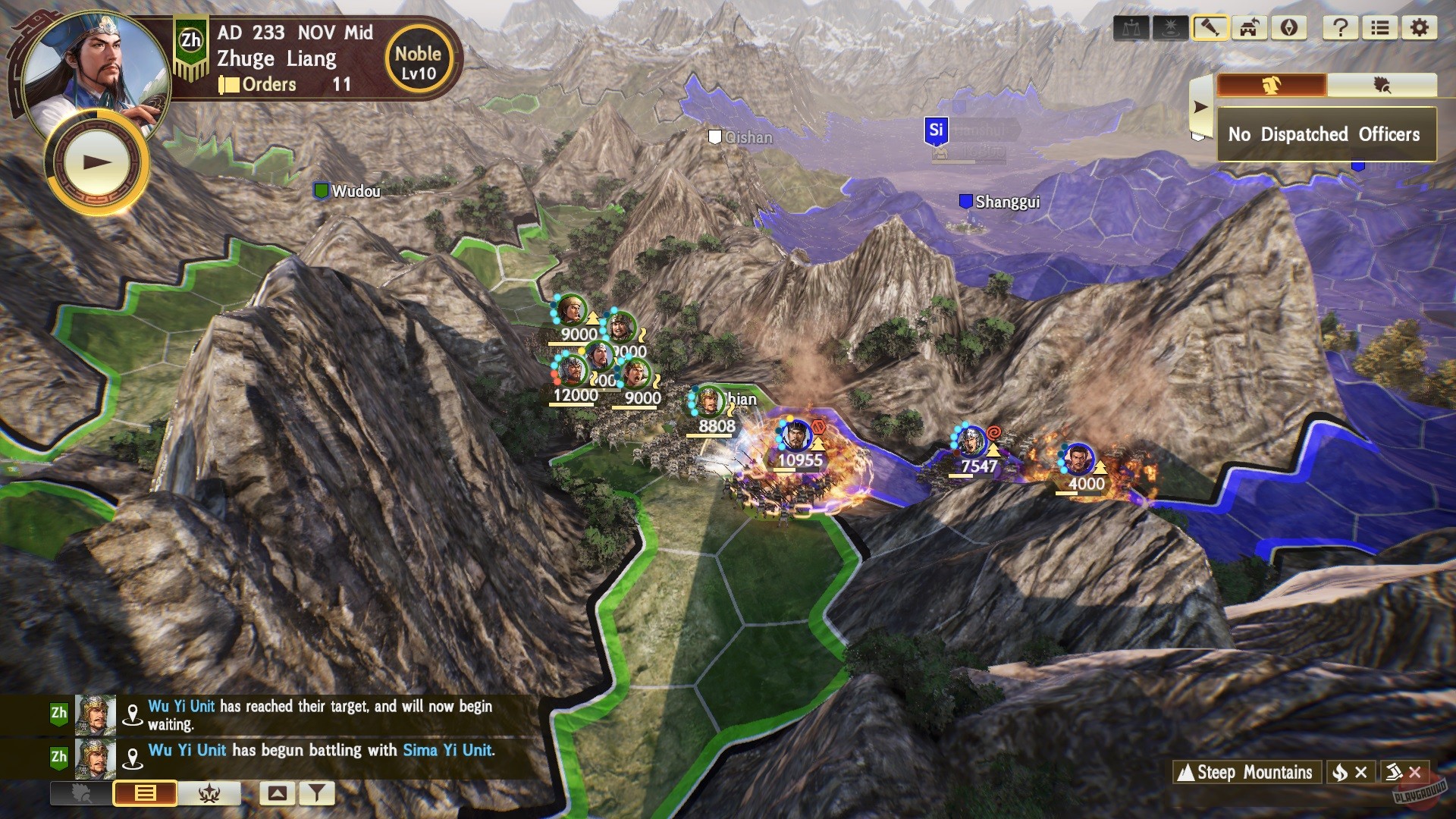Open the records list icon in the top toolbar
The image size is (1456, 819).
tap(1382, 29)
